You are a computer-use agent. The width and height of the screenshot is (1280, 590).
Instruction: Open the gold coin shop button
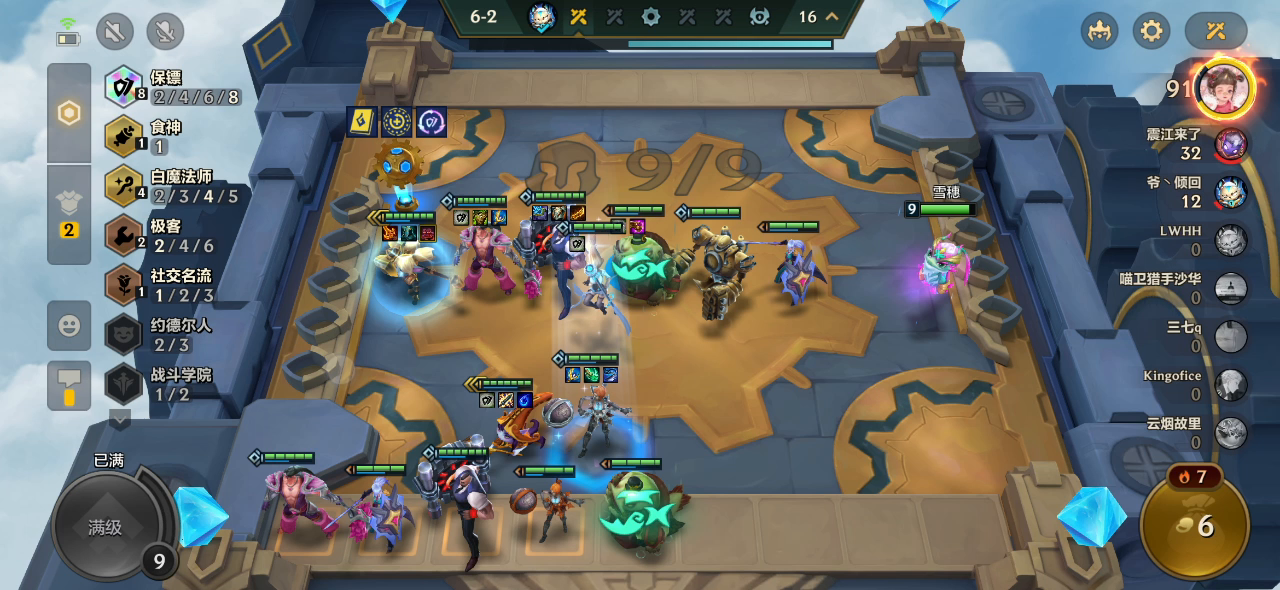(1194, 525)
